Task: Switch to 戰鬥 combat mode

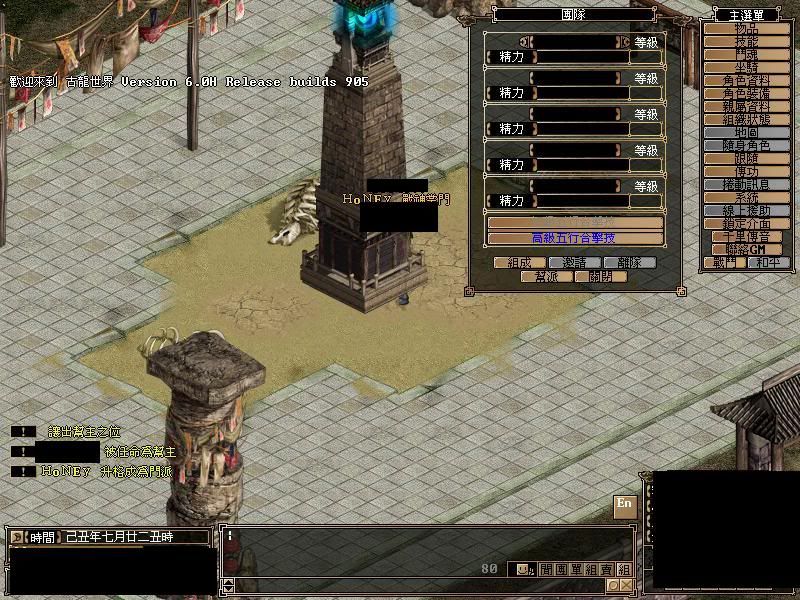Action: (x=724, y=262)
